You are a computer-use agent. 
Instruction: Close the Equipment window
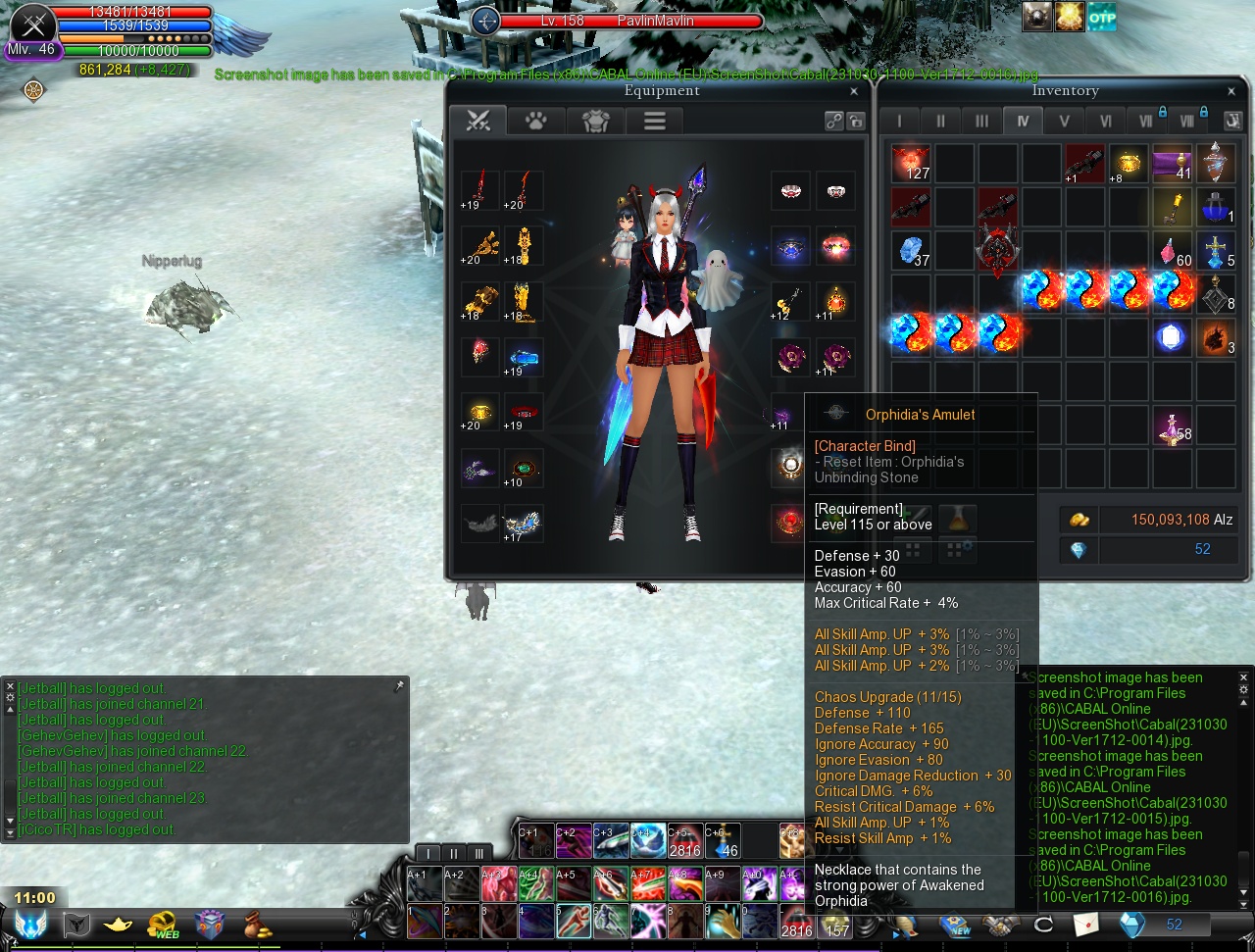point(854,91)
